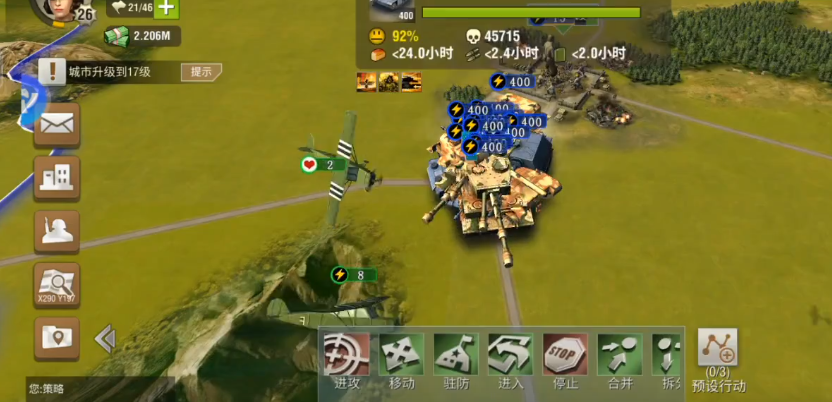Open the mail envelope icon
The width and height of the screenshot is (832, 402).
tap(57, 125)
